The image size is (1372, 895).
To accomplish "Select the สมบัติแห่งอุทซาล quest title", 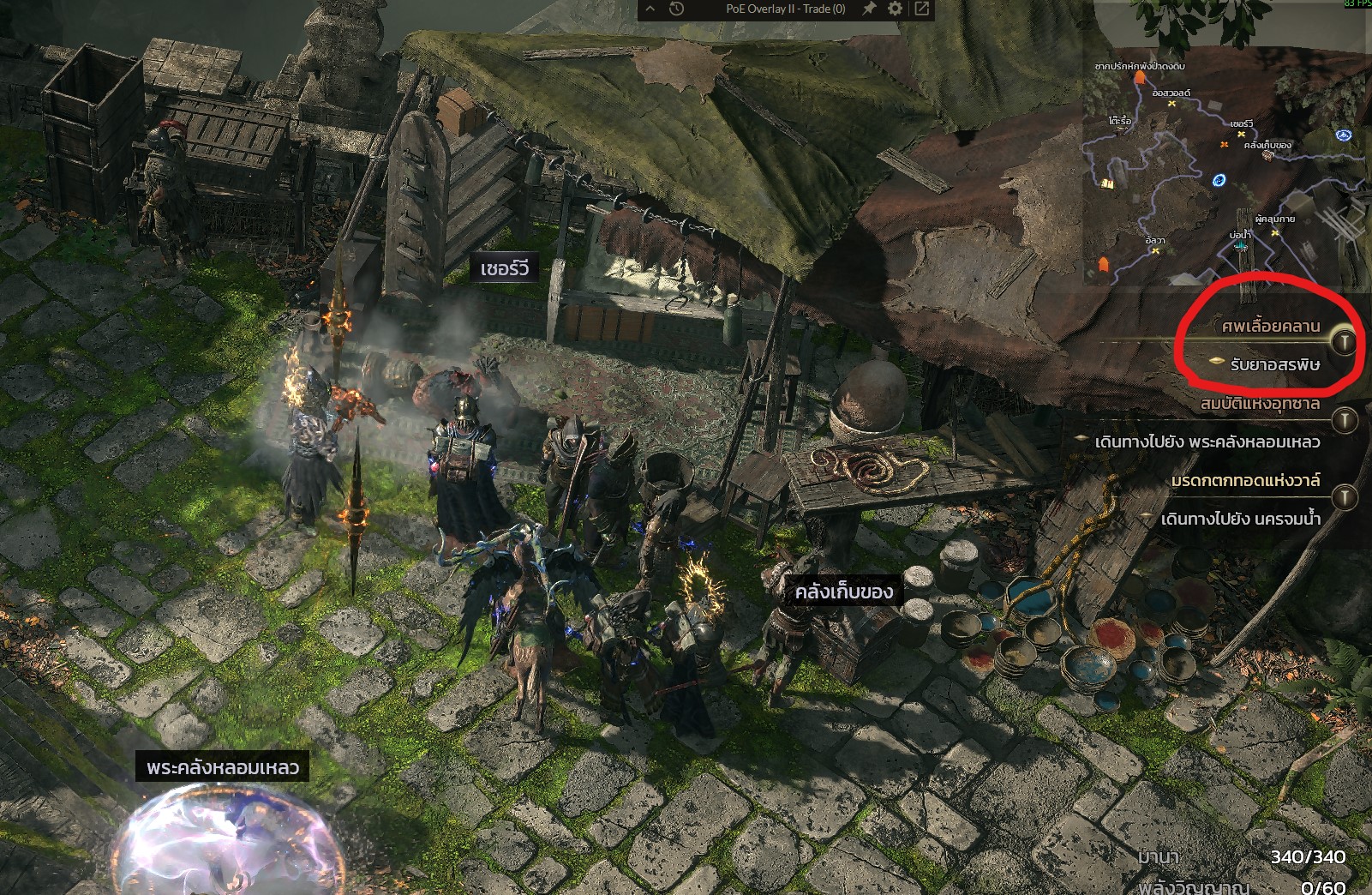I will click(x=1260, y=403).
